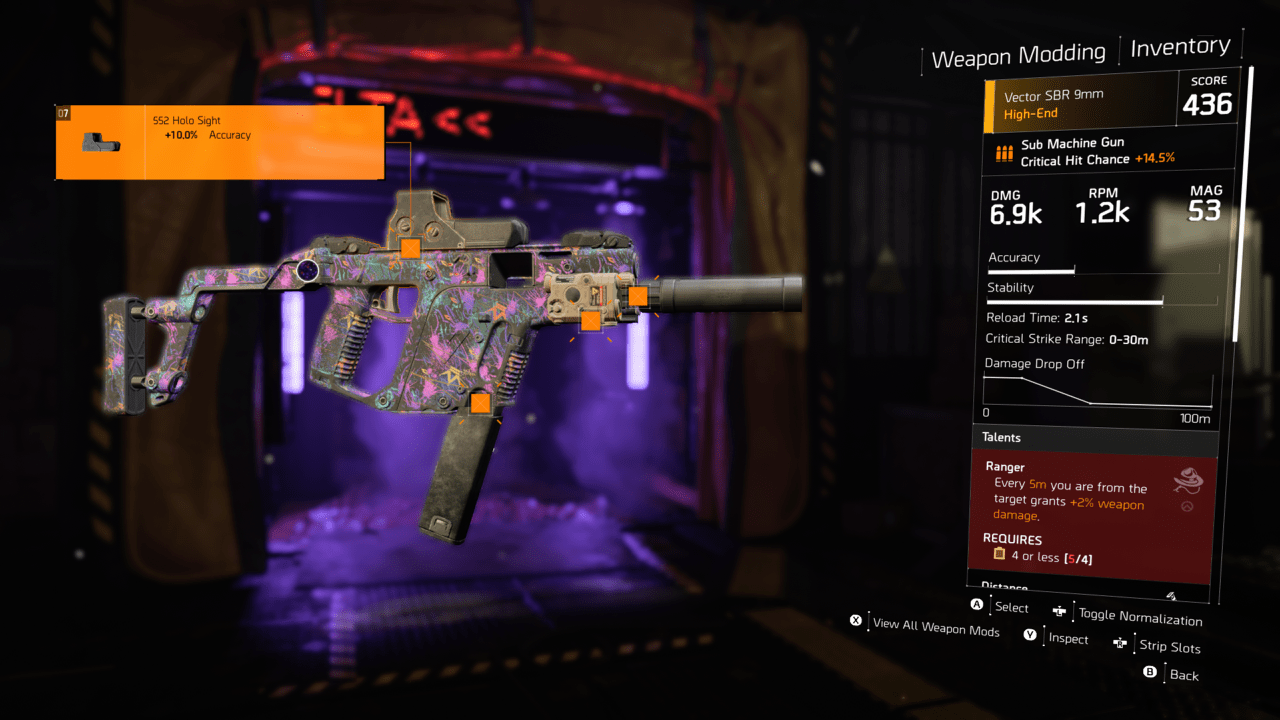This screenshot has width=1280, height=720.
Task: Open the side rail mod slot on the receiver
Action: click(590, 321)
